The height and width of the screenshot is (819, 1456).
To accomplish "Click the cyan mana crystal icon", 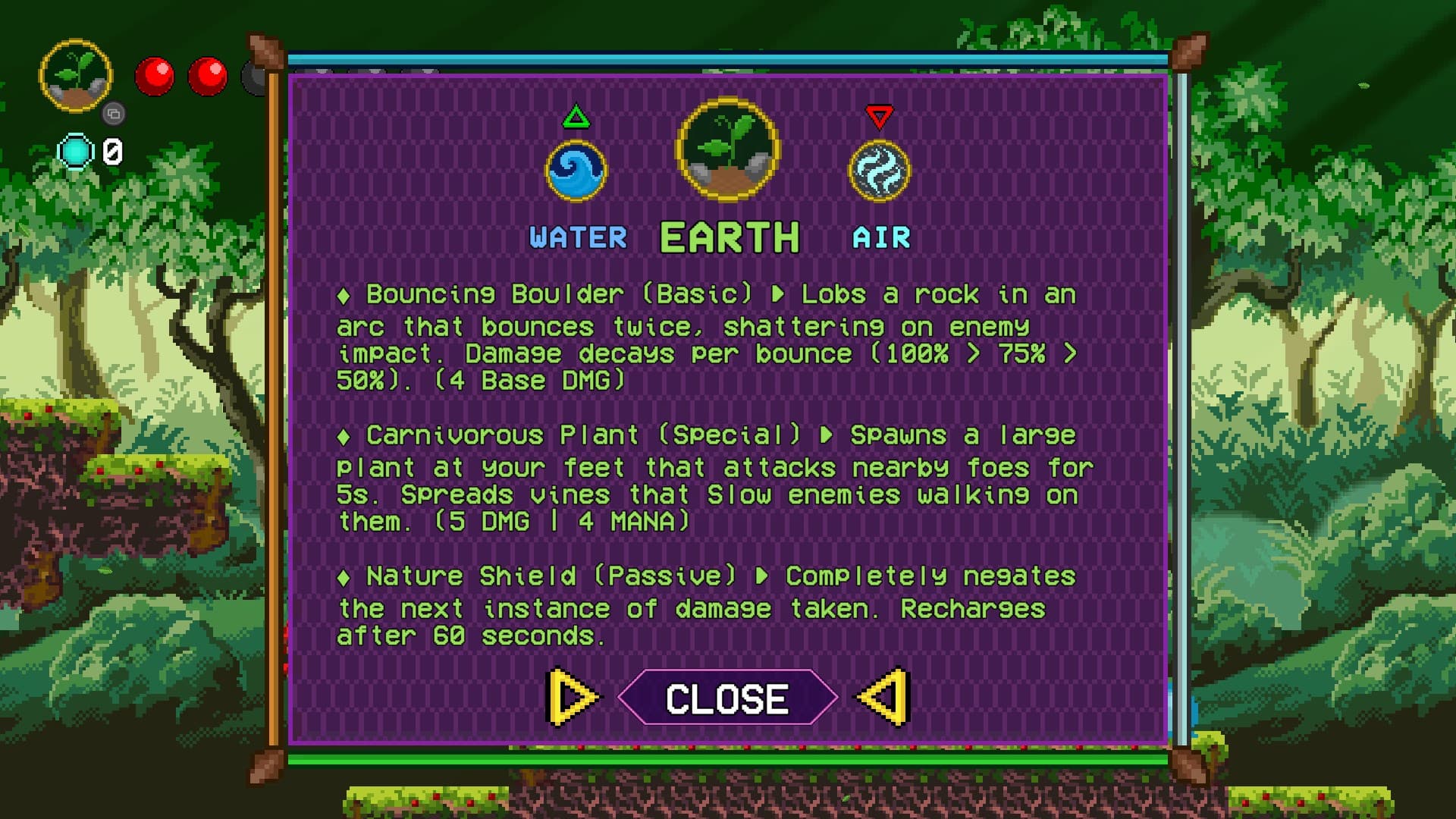I will click(76, 149).
